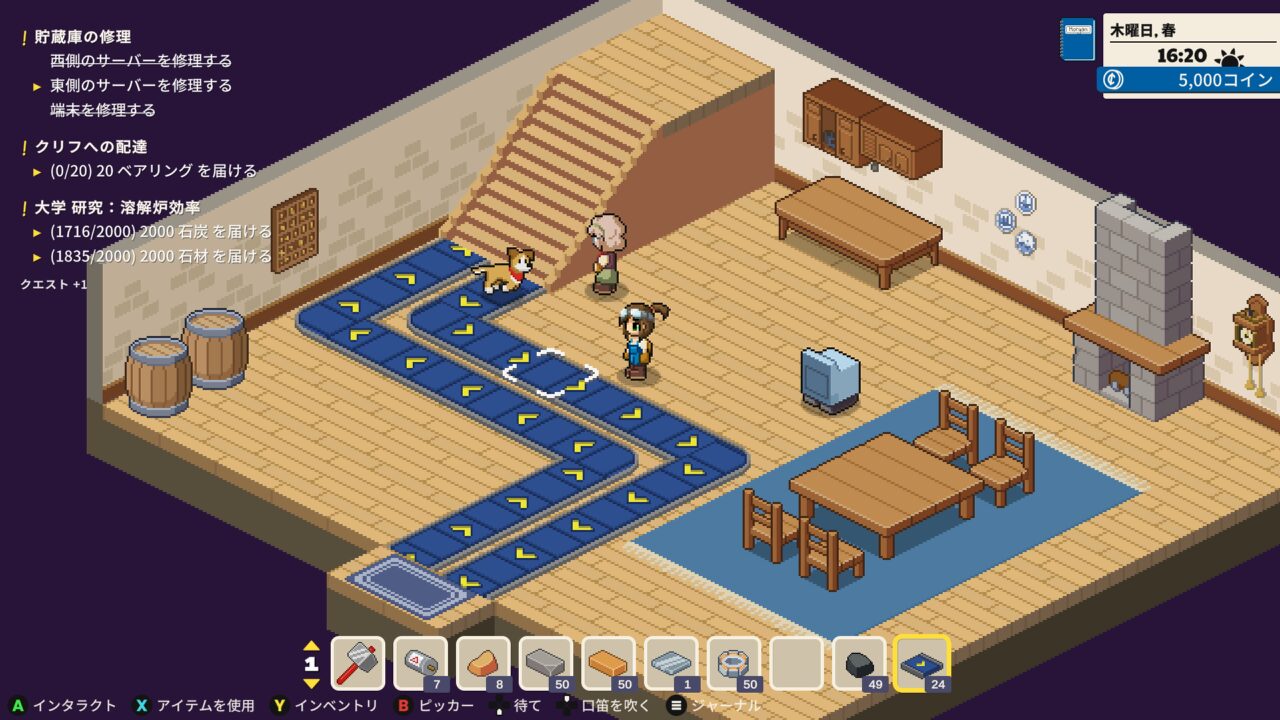The image size is (1280, 720).
Task: Expand the クエスト +1 additional quests label
Action: (x=54, y=284)
